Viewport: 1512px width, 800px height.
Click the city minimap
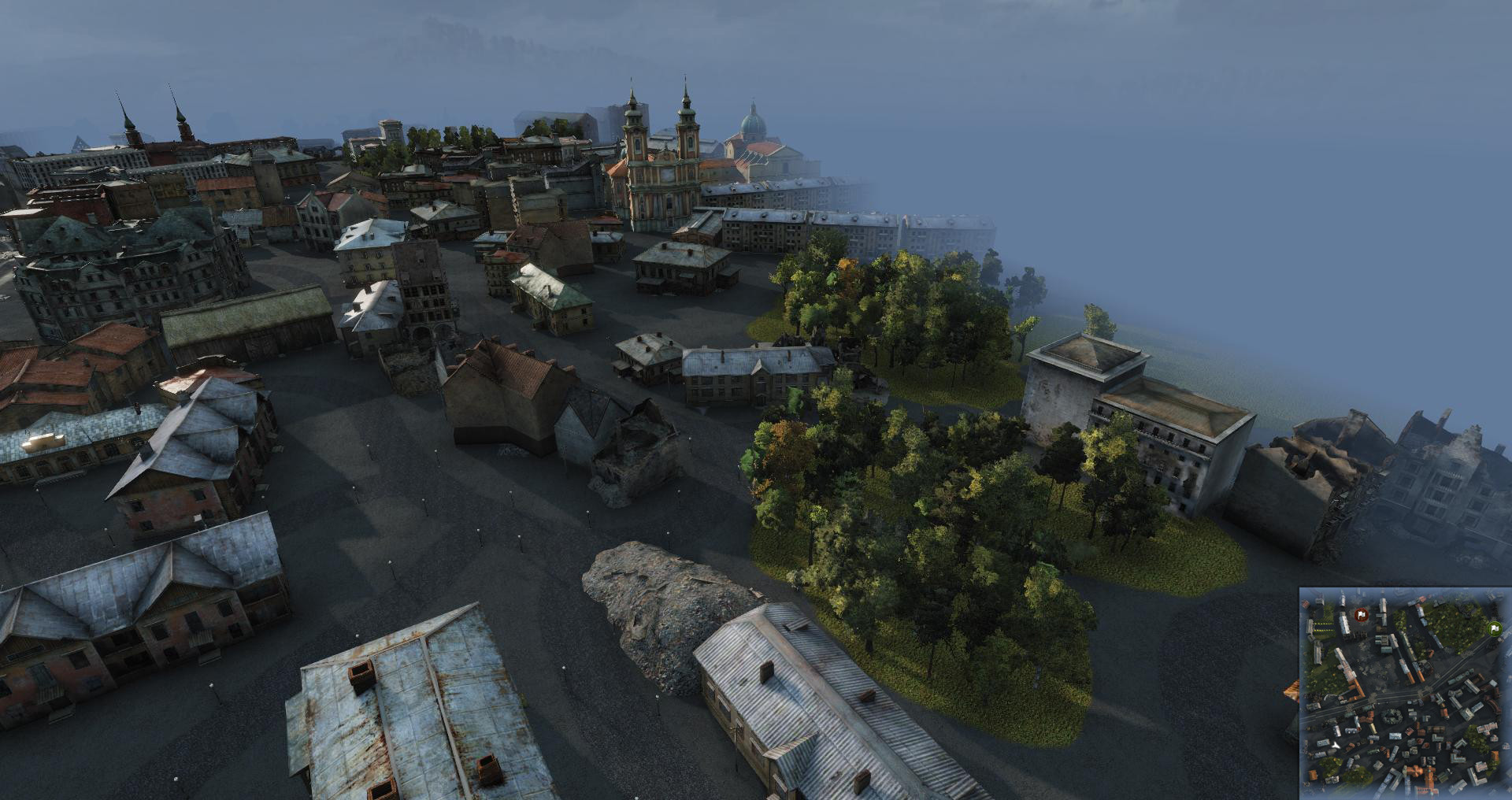1404,693
